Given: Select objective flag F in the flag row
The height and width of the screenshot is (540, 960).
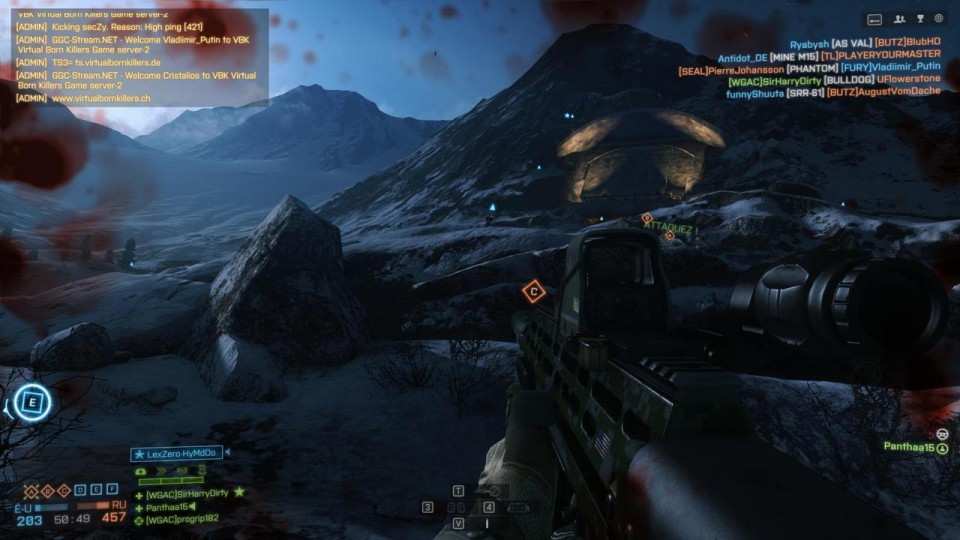Looking at the screenshot, I should 112,490.
